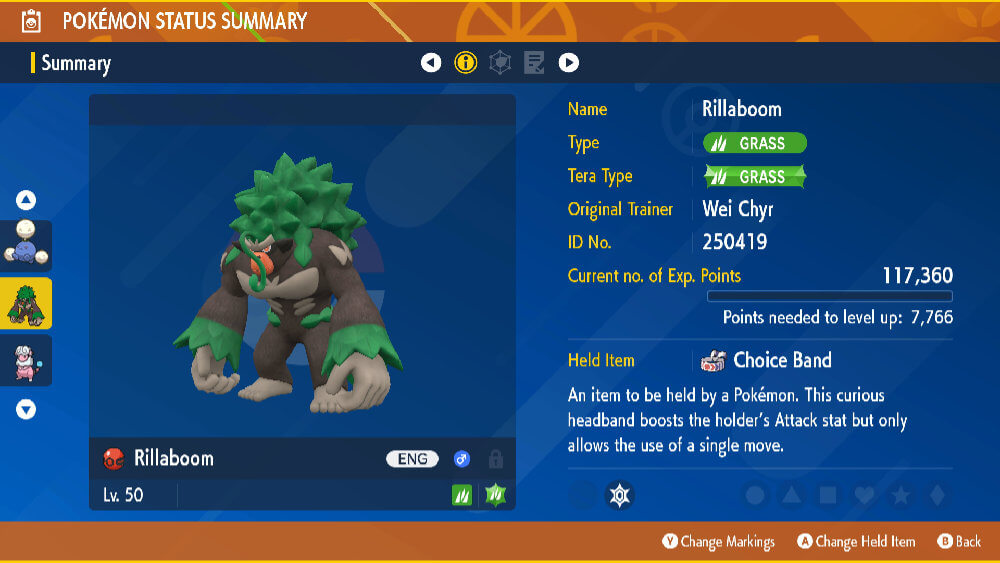Image resolution: width=1000 pixels, height=563 pixels.
Task: Go to the next summary page arrow
Action: (568, 63)
